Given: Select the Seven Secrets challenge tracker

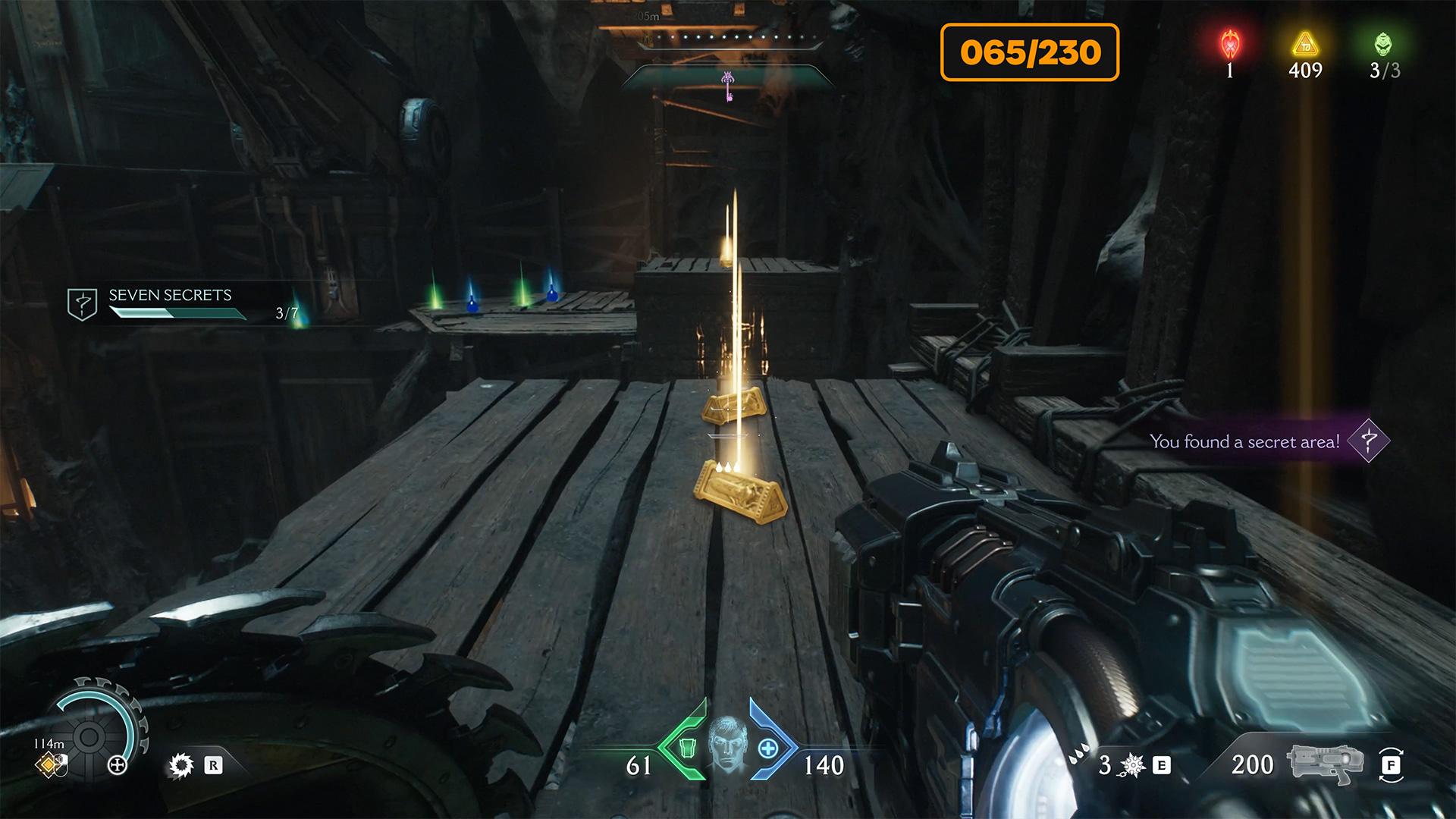Looking at the screenshot, I should 170,303.
